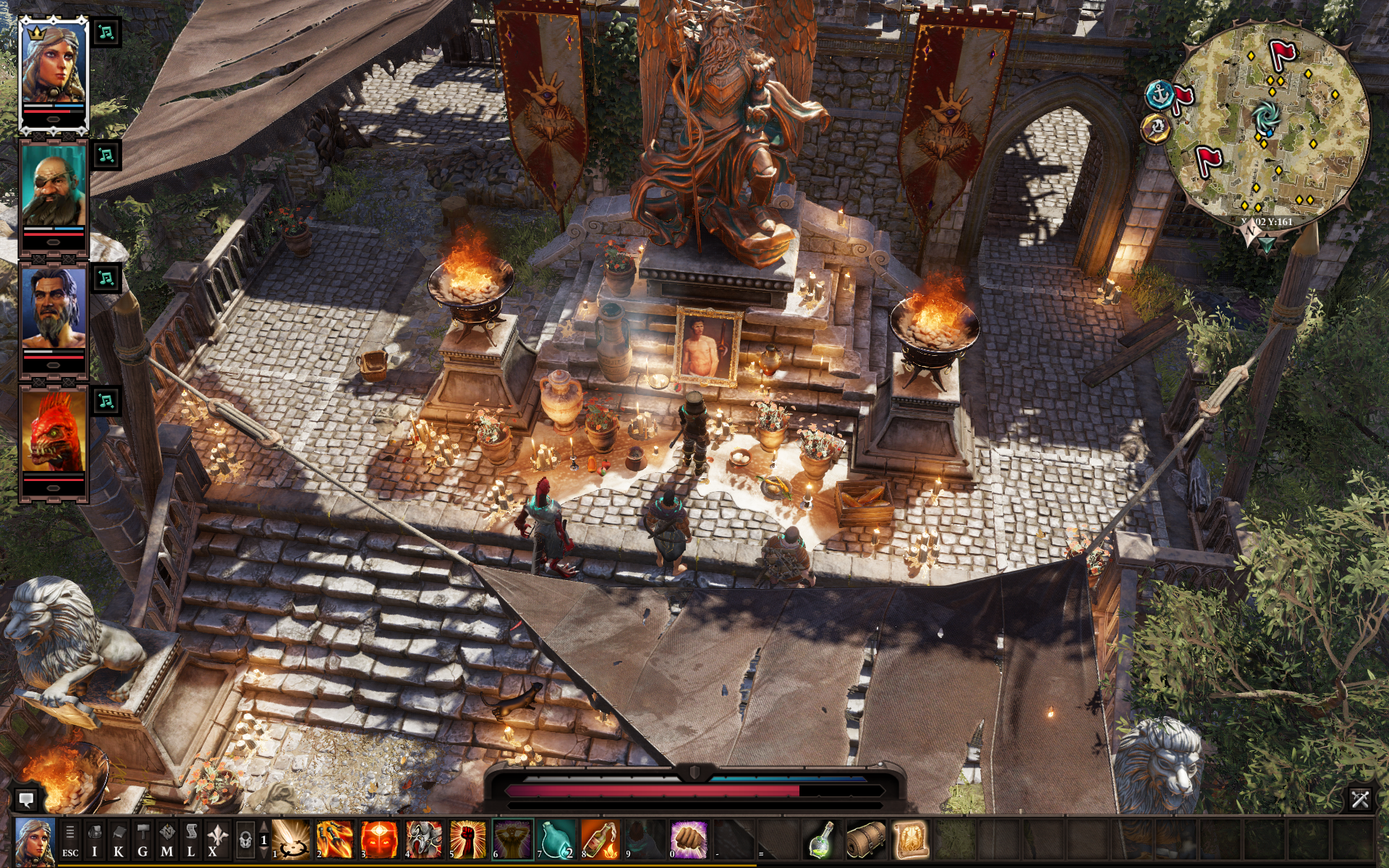Throw the firebomb bottle in slot 8

click(x=601, y=840)
